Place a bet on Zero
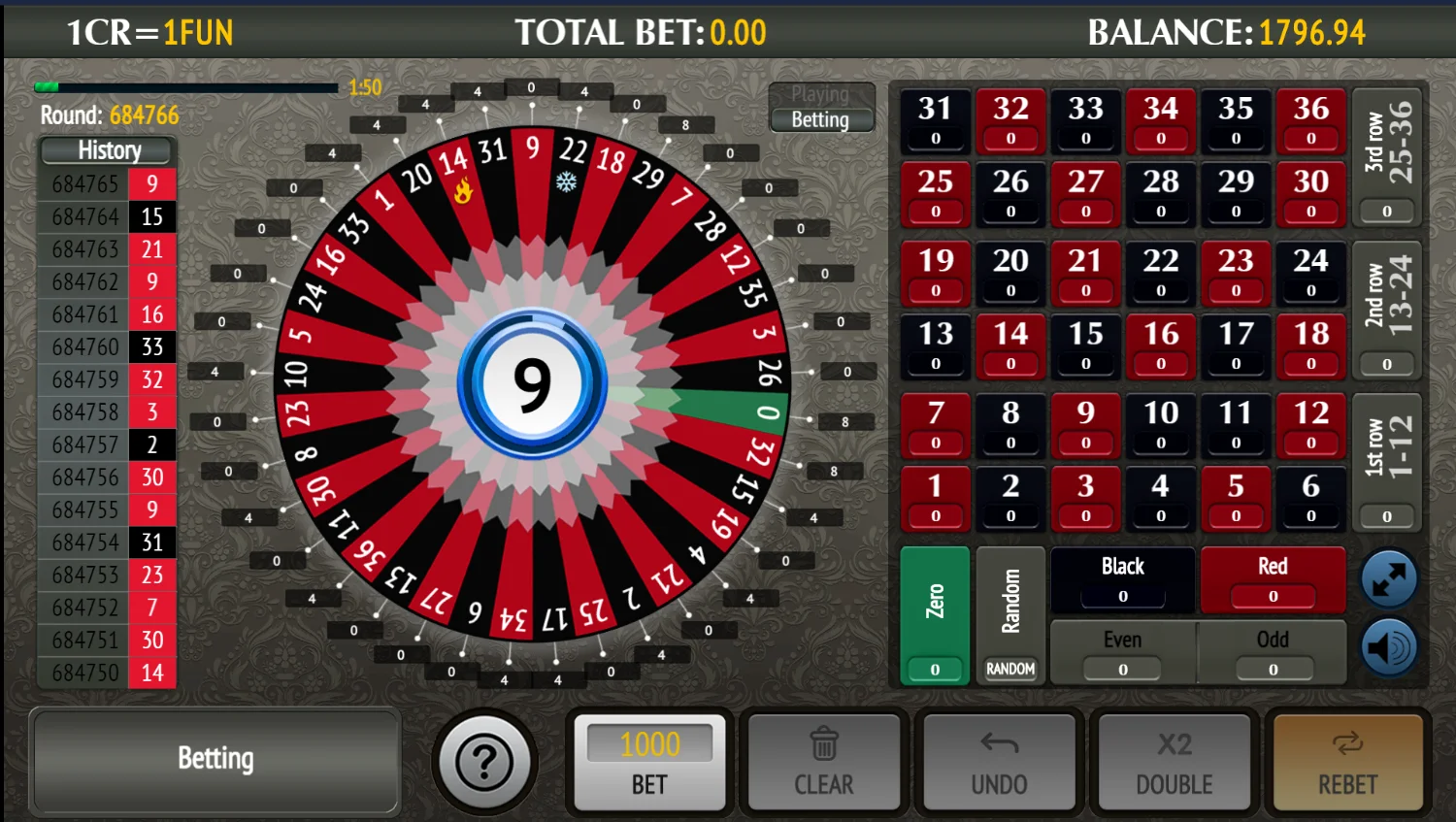This screenshot has height=822, width=1456. coord(934,617)
